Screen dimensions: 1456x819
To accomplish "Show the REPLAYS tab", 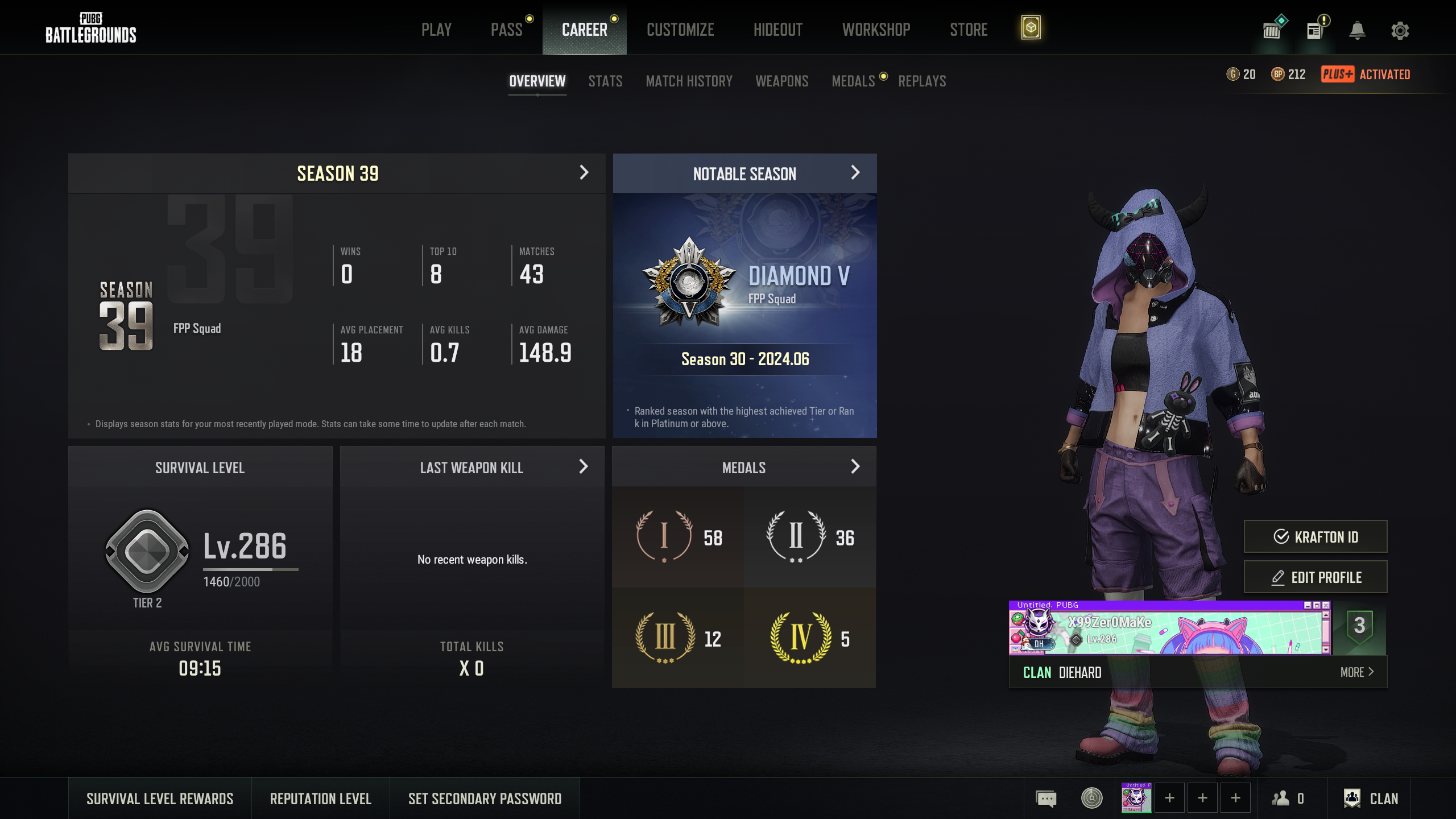I will point(922,81).
